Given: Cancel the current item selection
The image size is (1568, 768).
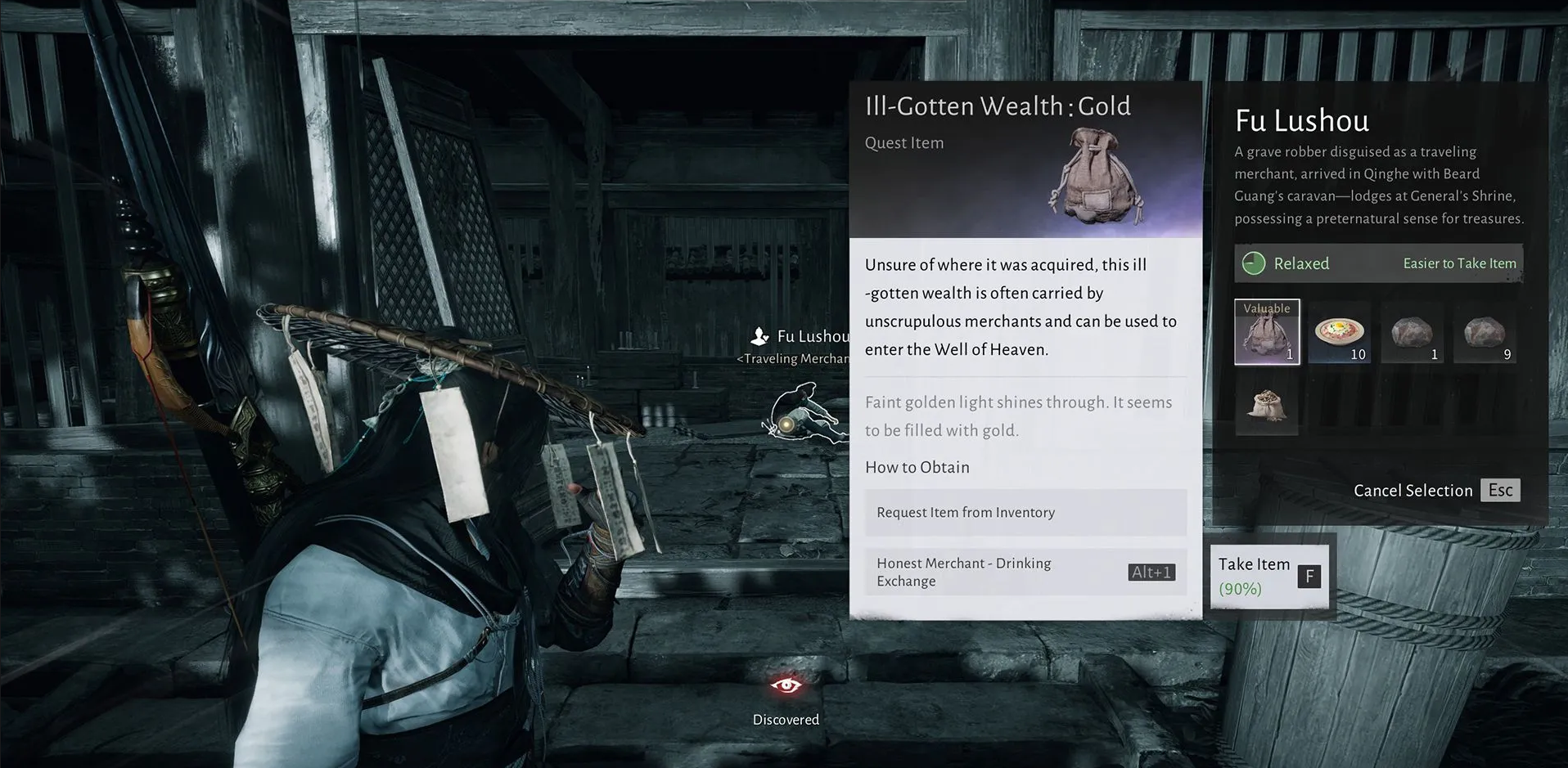Looking at the screenshot, I should pyautogui.click(x=1435, y=491).
